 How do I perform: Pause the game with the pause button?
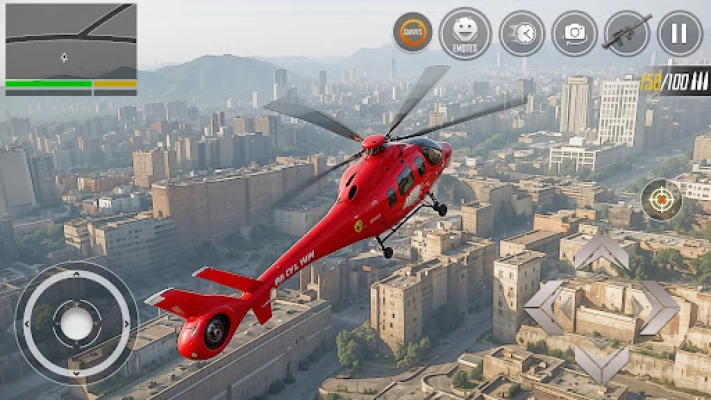click(x=680, y=33)
